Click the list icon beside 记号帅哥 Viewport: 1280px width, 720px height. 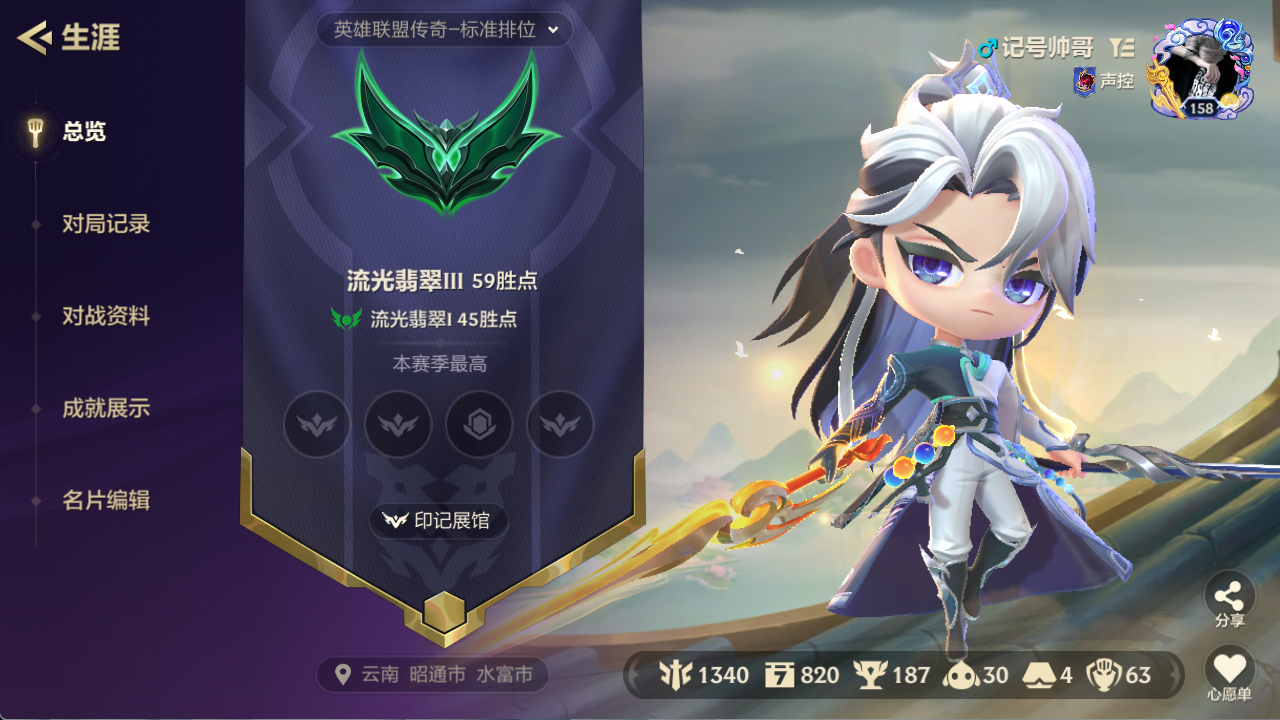1122,48
